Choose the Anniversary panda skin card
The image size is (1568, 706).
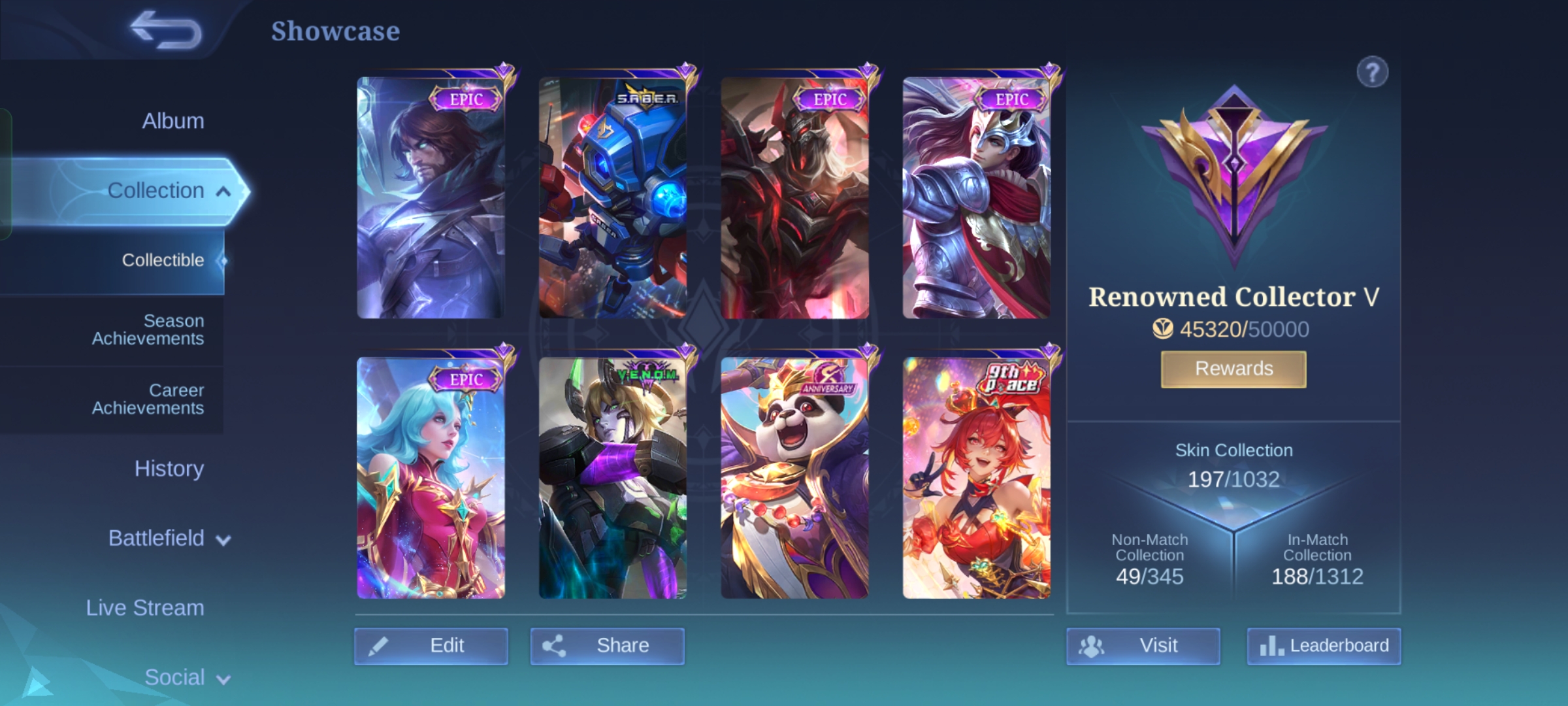tap(794, 478)
